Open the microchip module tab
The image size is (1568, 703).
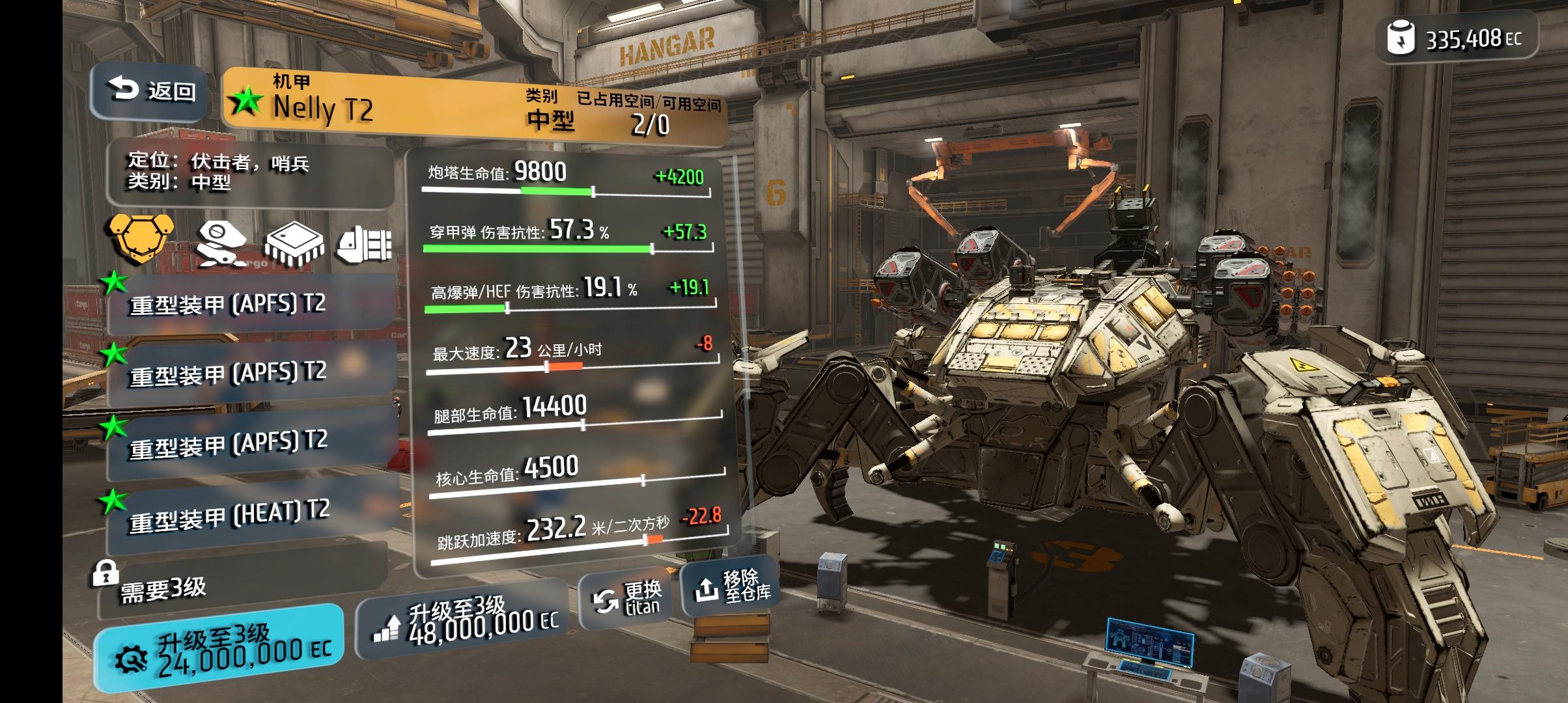pyautogui.click(x=294, y=244)
